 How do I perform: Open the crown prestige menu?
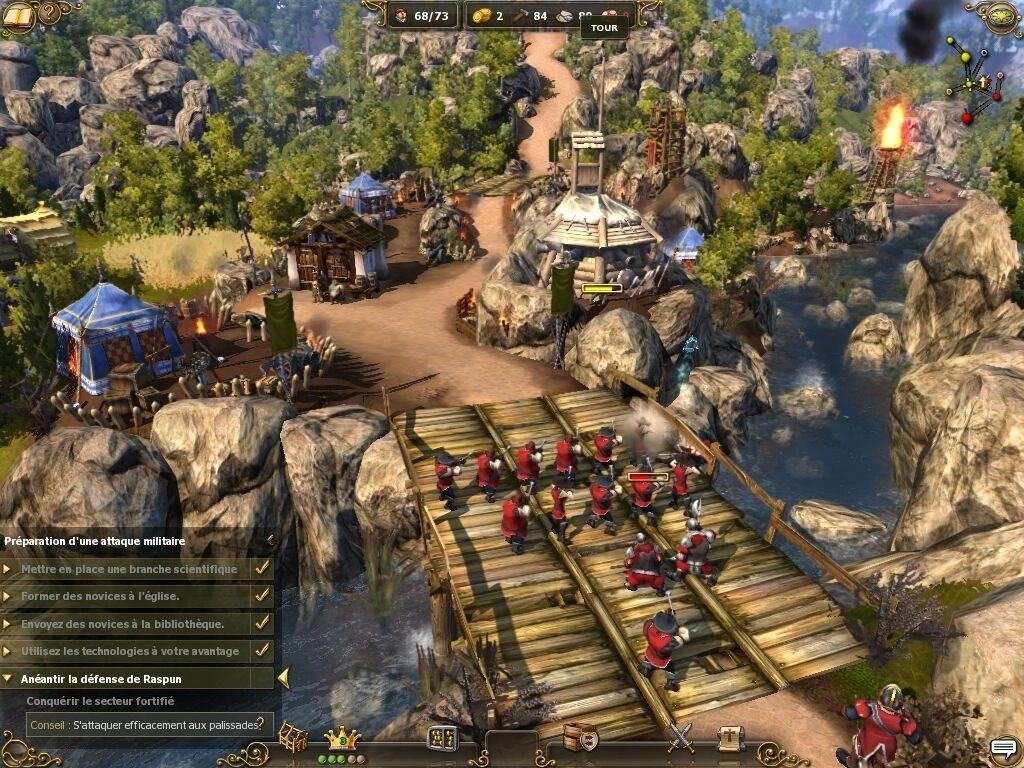(343, 738)
